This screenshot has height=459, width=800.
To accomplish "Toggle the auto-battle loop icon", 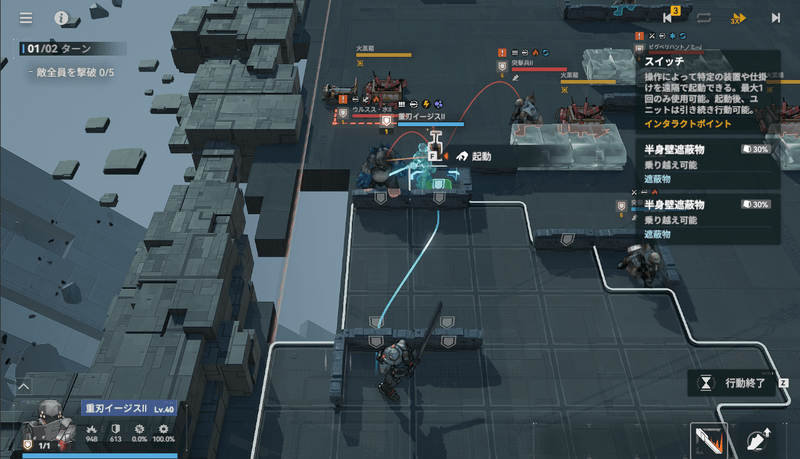I will pyautogui.click(x=705, y=18).
